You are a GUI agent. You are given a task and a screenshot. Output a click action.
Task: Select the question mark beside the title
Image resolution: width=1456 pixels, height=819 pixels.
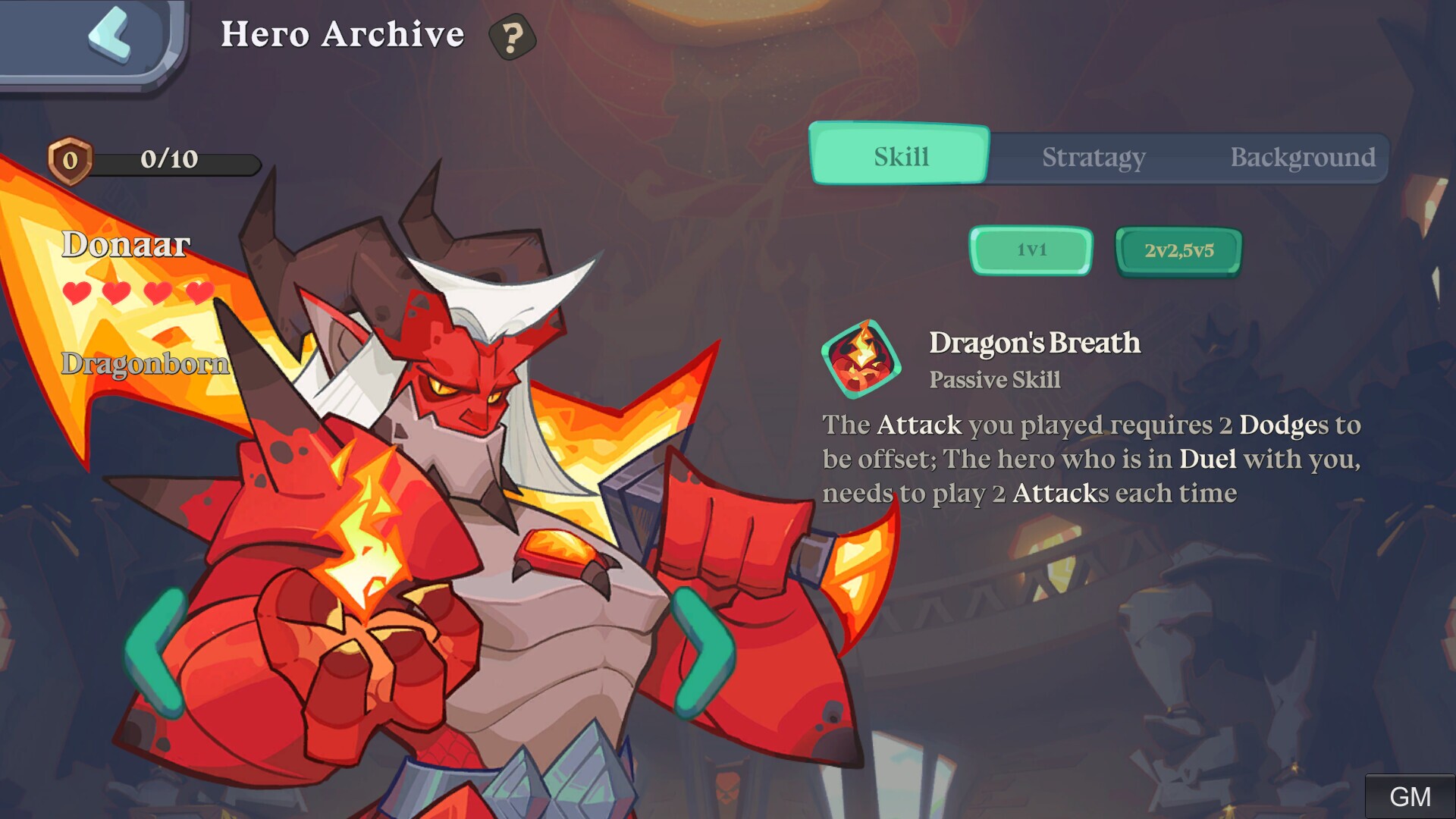pos(513,36)
